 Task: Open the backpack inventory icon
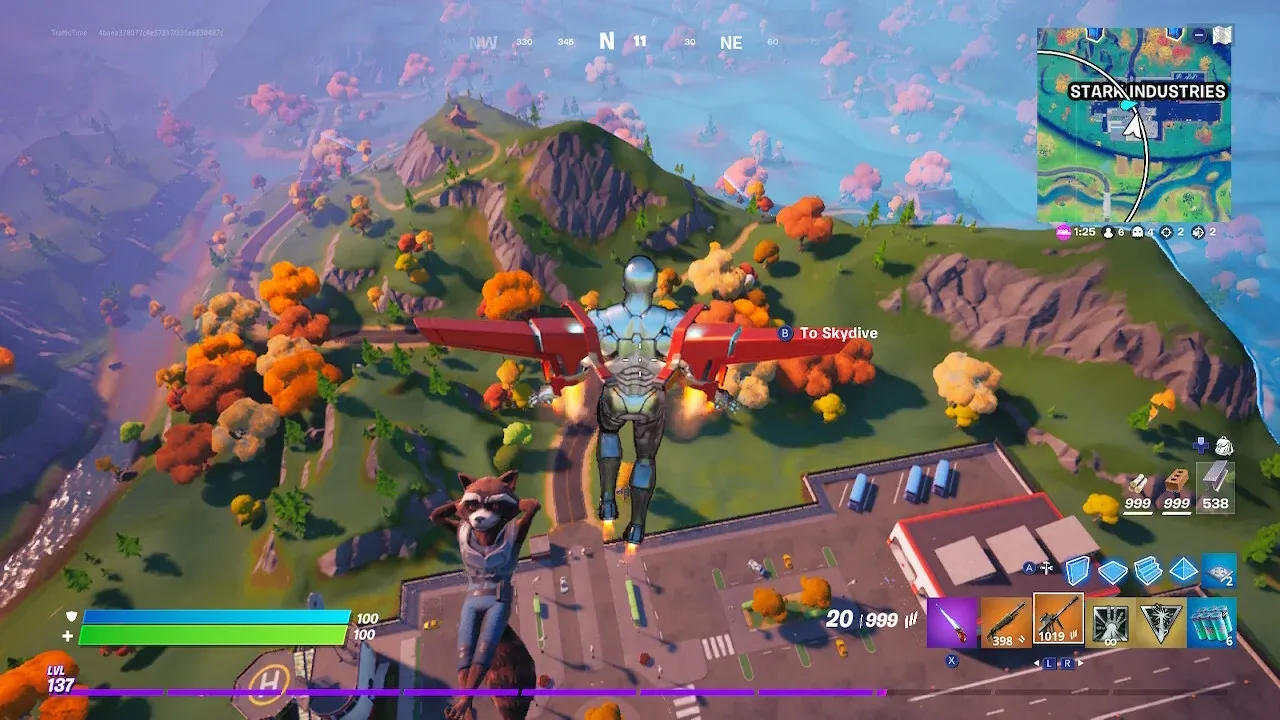point(1224,445)
